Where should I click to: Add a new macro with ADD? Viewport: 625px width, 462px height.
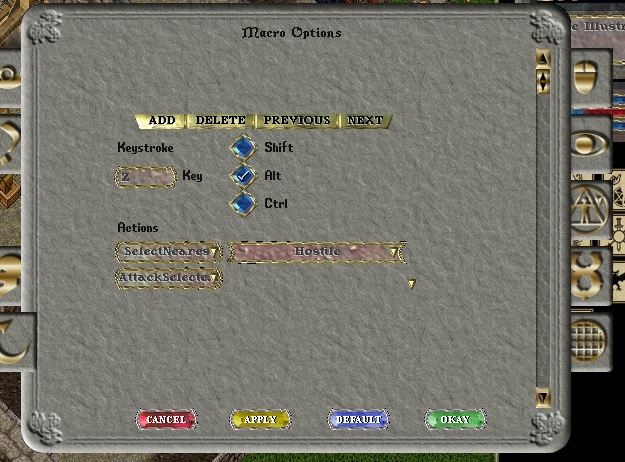coord(161,121)
